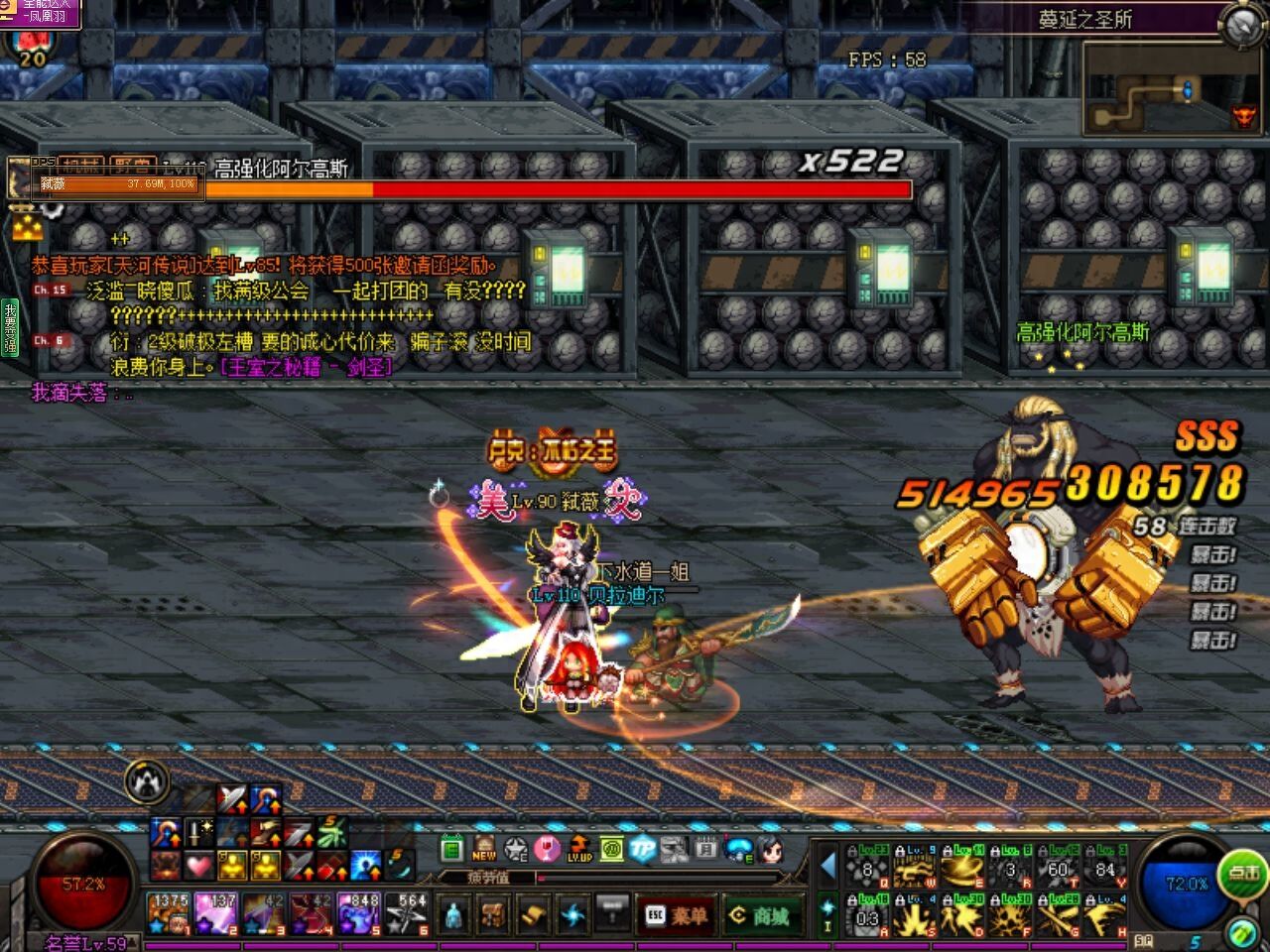
Task: Open the green calendar icon
Action: point(452,849)
